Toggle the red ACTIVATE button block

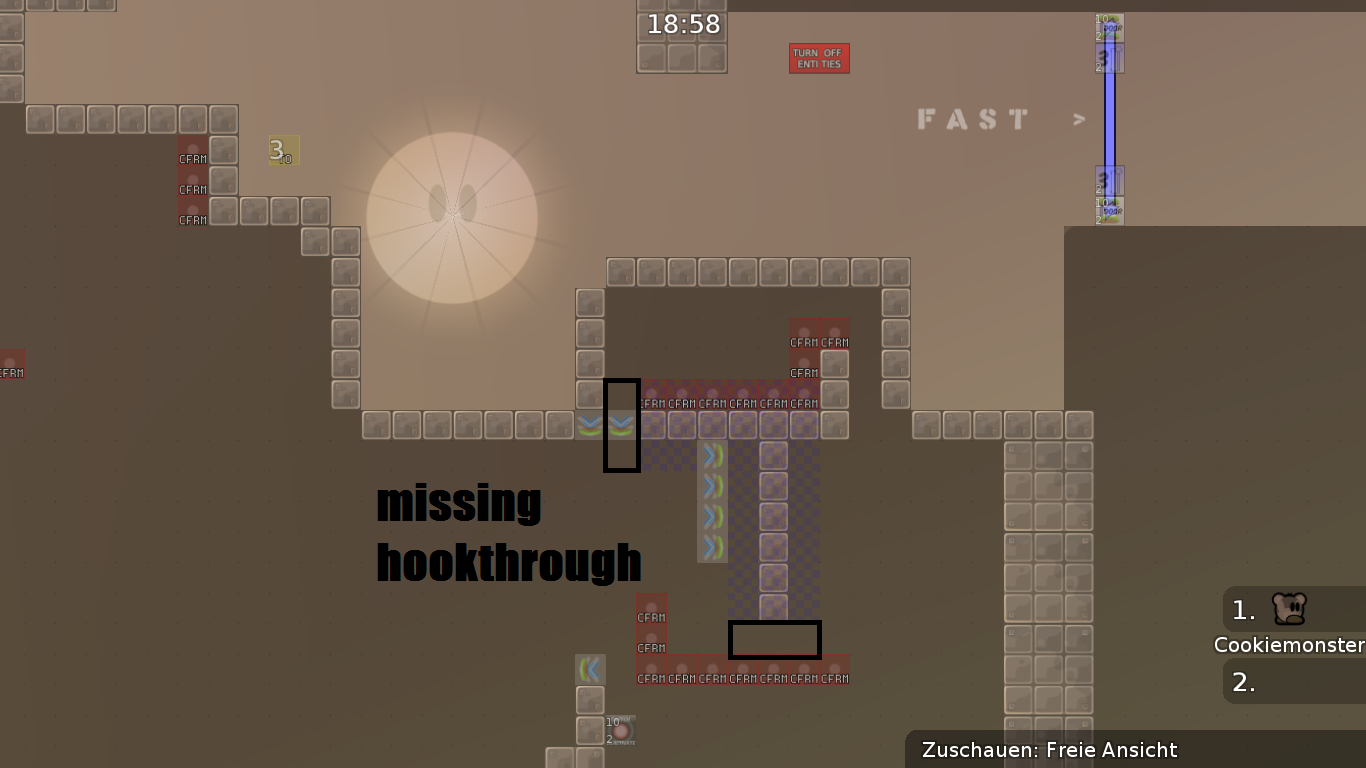621,731
